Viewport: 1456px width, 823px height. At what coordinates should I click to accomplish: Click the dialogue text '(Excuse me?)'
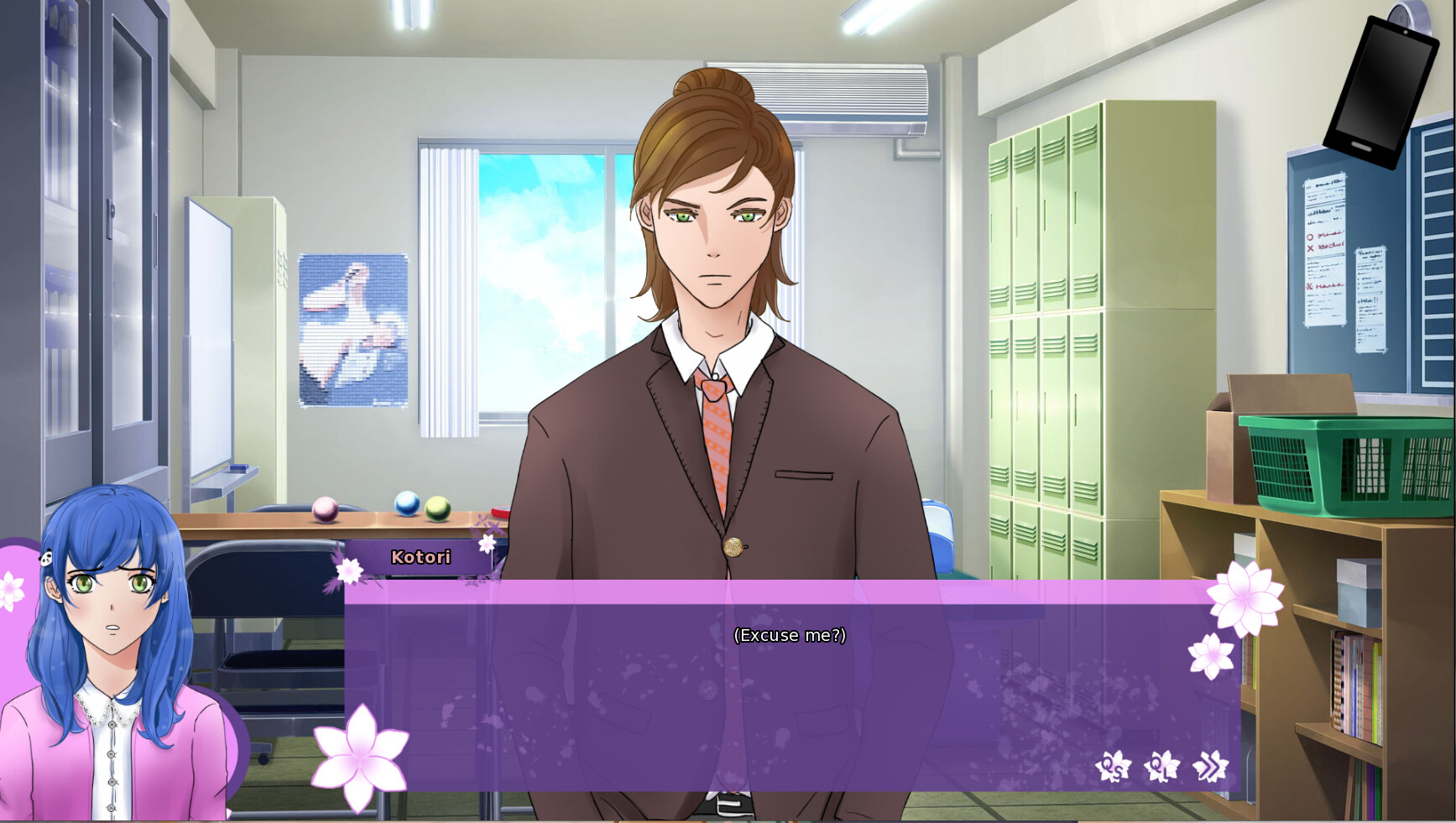coord(790,636)
